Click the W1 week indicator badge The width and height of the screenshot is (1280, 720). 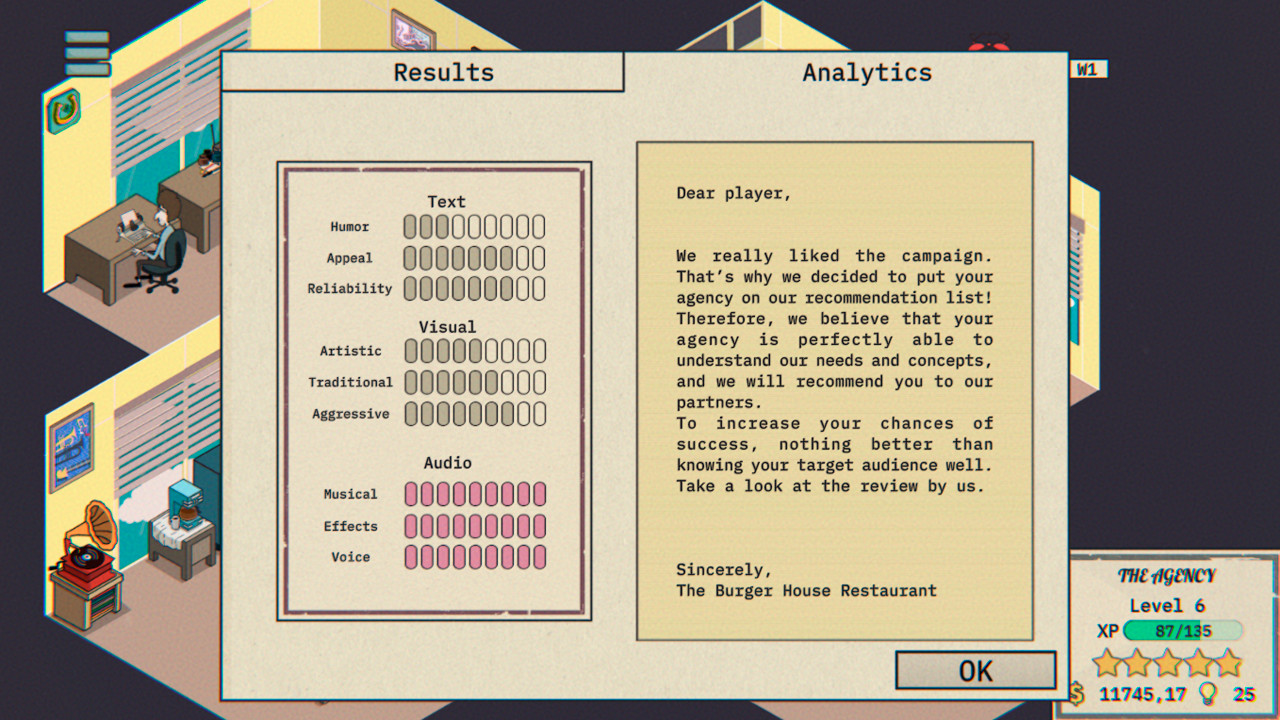[1090, 69]
